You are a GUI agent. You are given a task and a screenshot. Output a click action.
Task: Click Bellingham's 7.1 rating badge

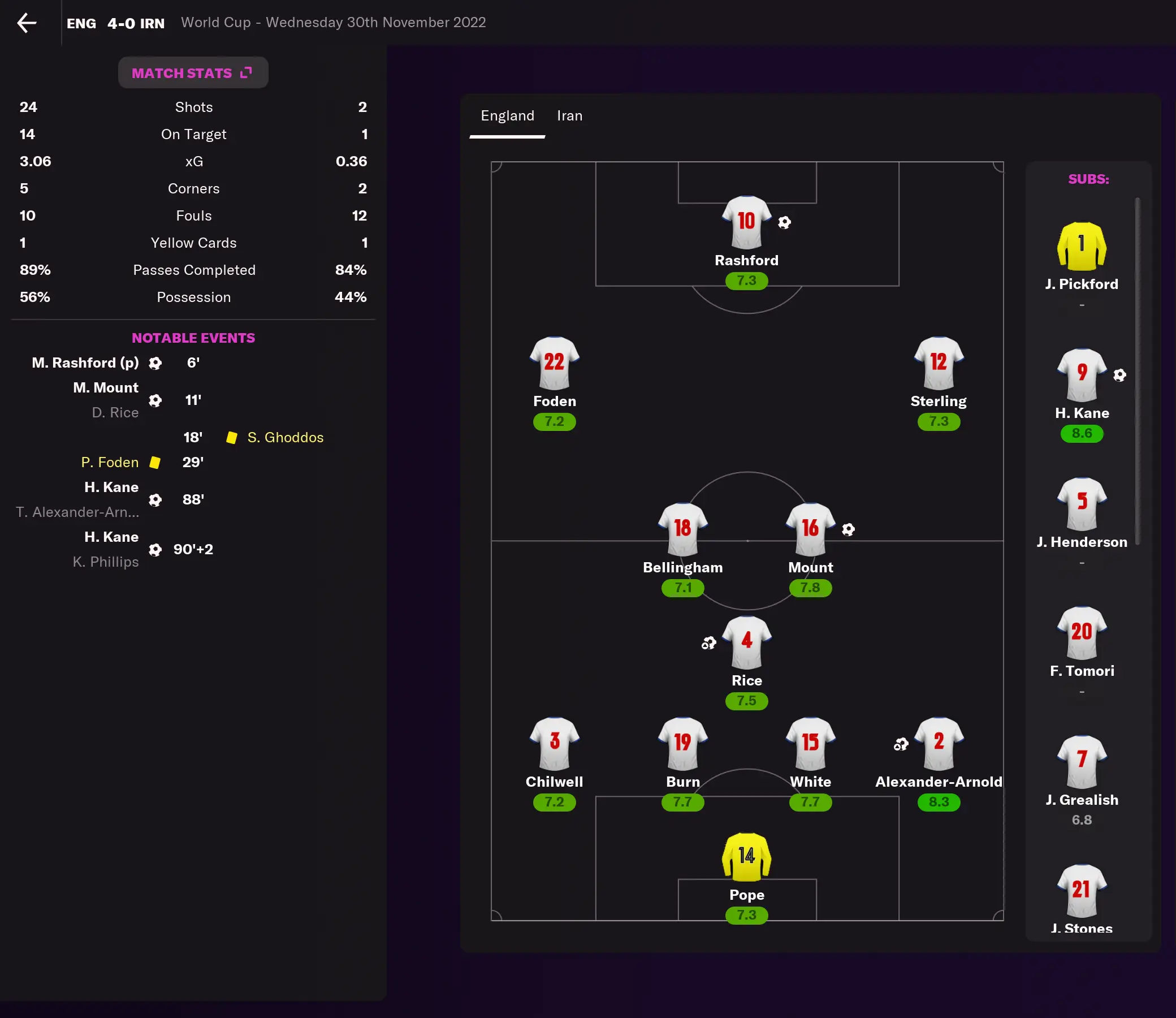(682, 588)
